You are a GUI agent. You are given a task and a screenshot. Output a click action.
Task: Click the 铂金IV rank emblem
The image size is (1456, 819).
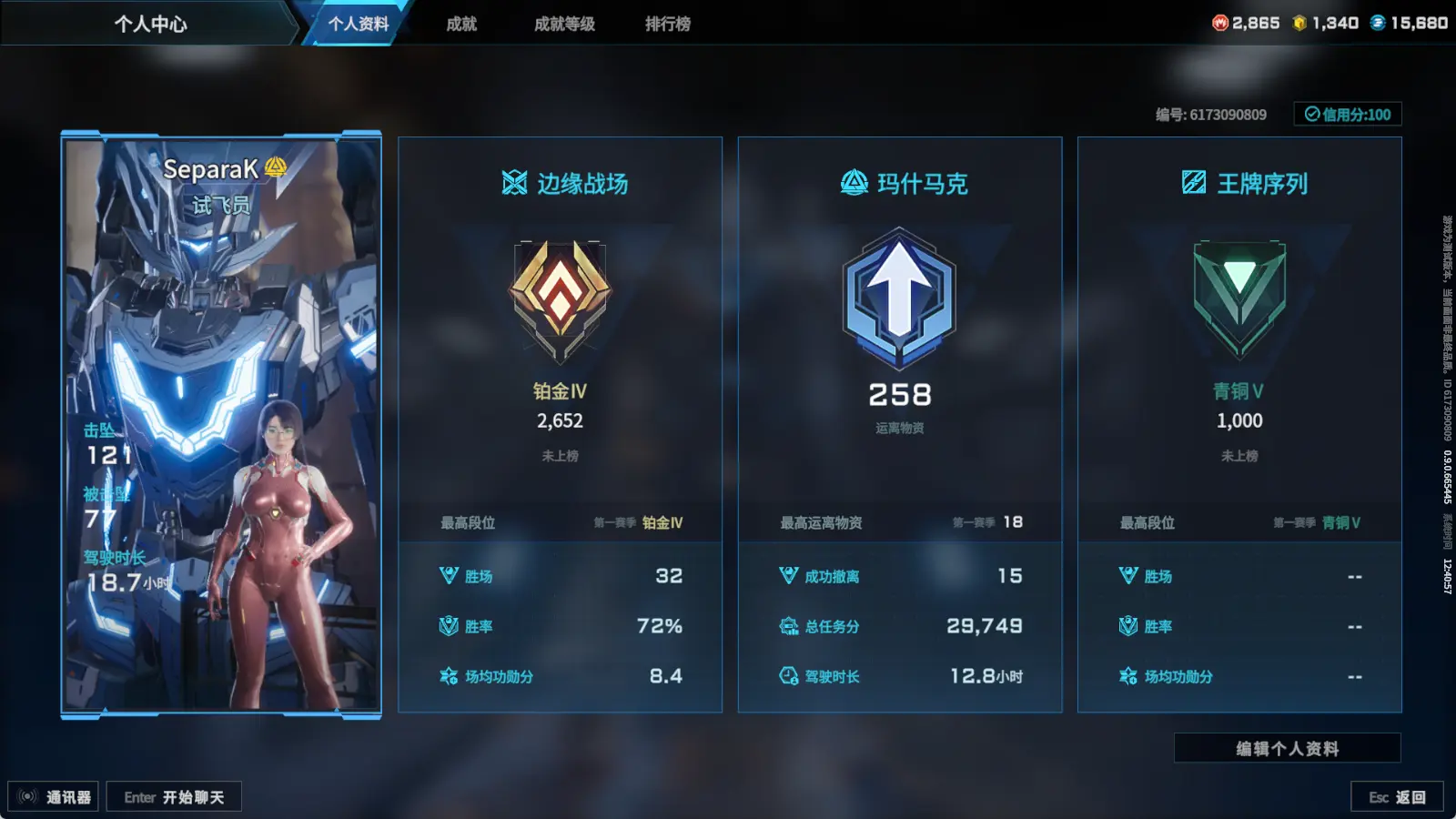560,298
